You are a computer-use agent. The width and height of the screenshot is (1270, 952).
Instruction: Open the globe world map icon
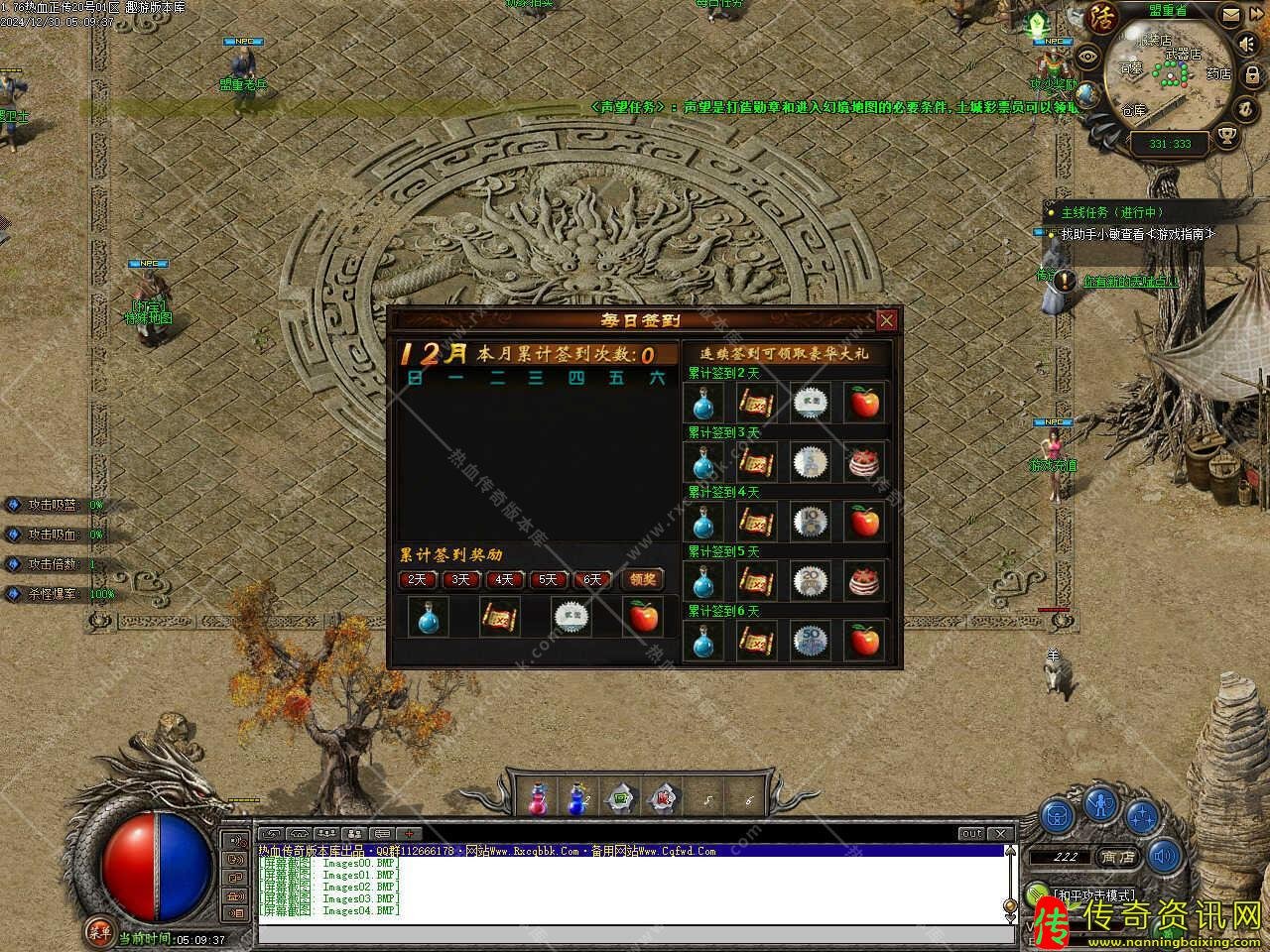coord(1089,94)
